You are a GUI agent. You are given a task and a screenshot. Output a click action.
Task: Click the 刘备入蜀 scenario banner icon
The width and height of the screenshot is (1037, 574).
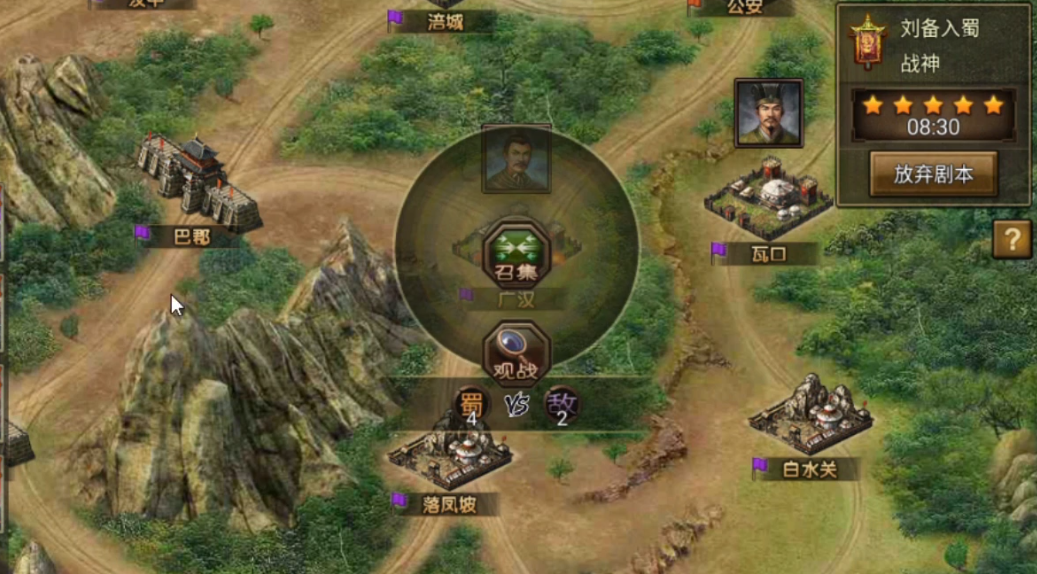coord(867,41)
